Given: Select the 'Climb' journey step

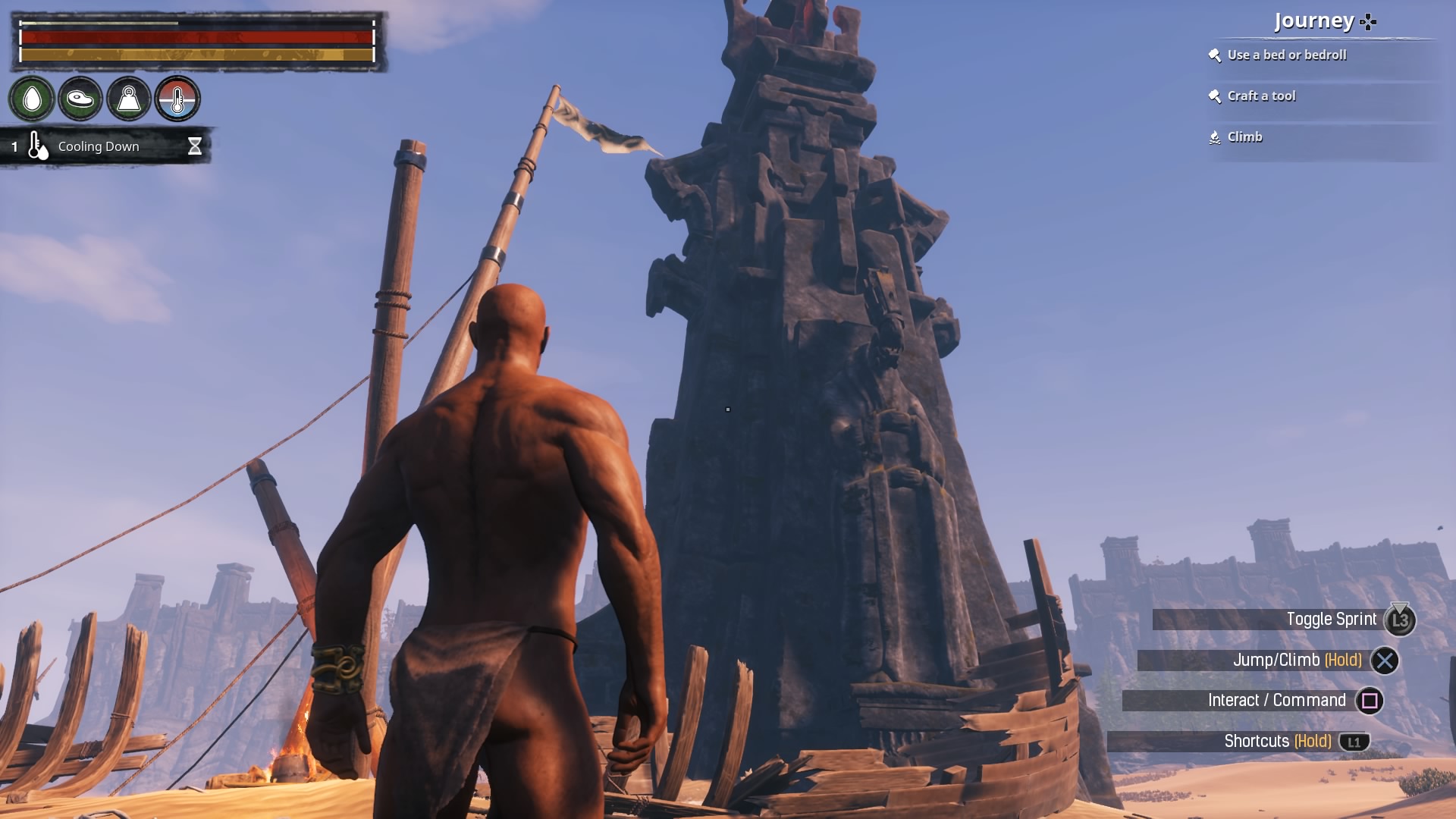Looking at the screenshot, I should (x=1244, y=137).
